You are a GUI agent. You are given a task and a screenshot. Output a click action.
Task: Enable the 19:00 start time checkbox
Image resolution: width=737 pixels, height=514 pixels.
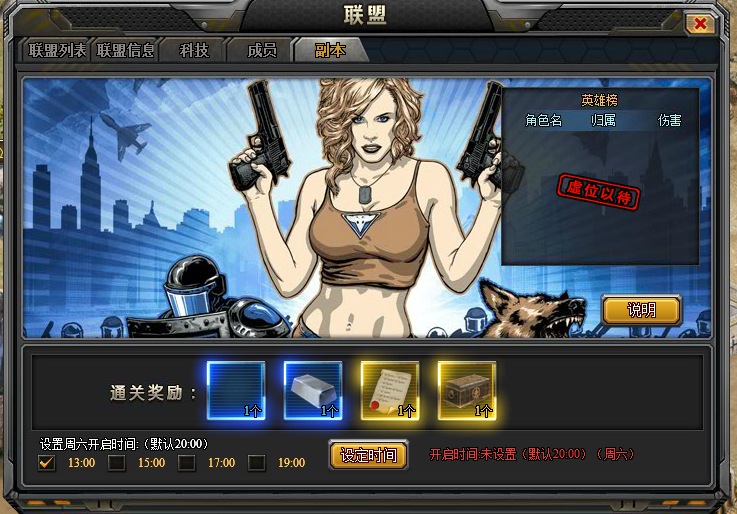pyautogui.click(x=257, y=463)
